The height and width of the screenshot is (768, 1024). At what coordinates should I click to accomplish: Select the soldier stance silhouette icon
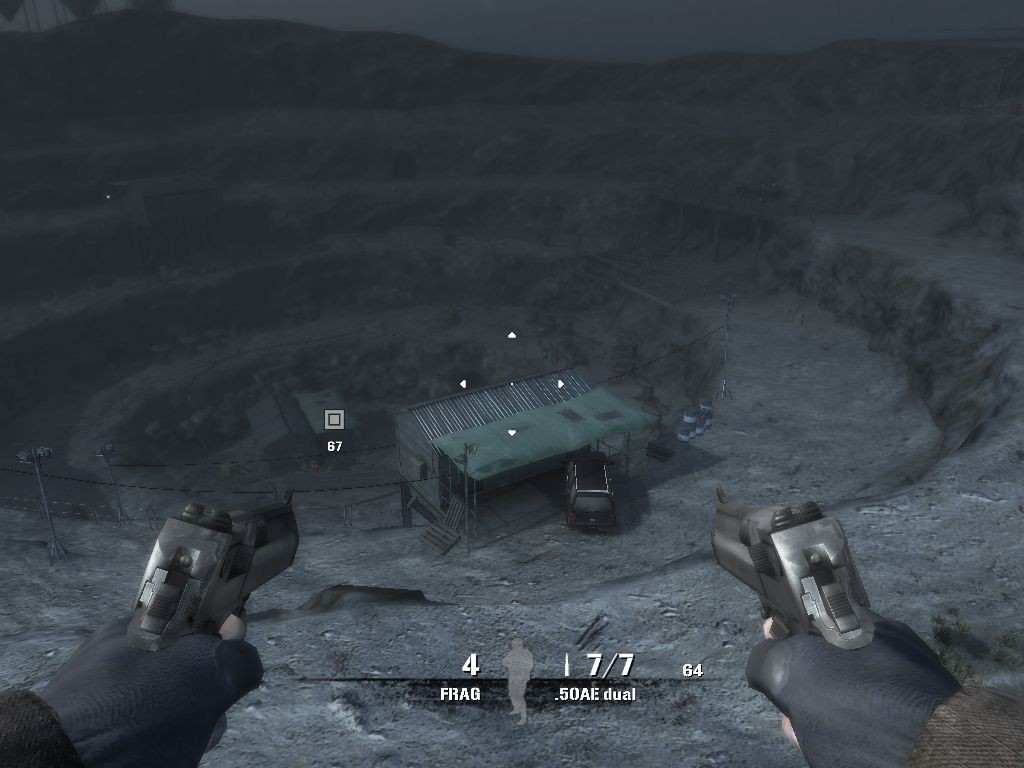[x=517, y=680]
